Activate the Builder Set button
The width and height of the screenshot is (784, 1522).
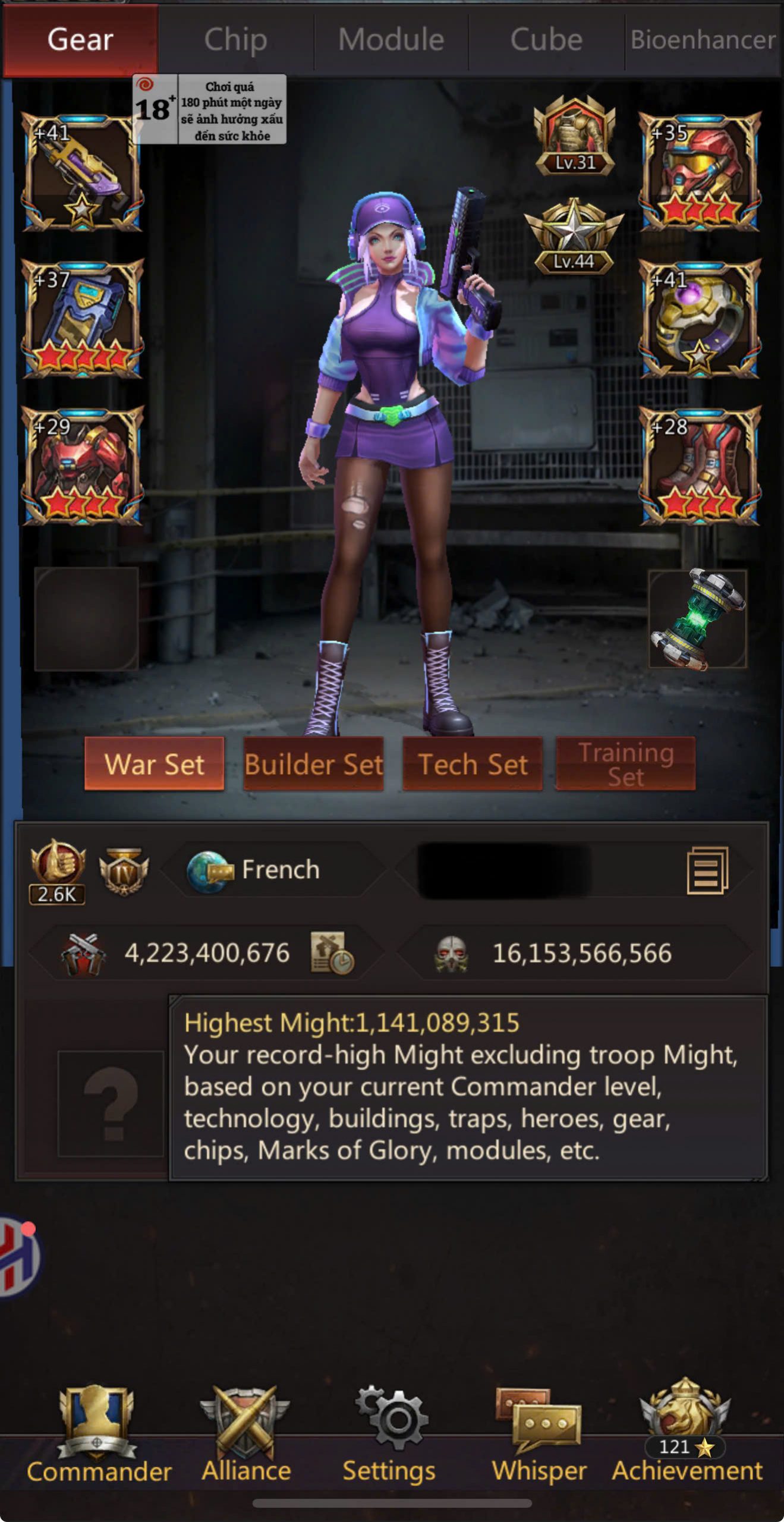coord(313,764)
